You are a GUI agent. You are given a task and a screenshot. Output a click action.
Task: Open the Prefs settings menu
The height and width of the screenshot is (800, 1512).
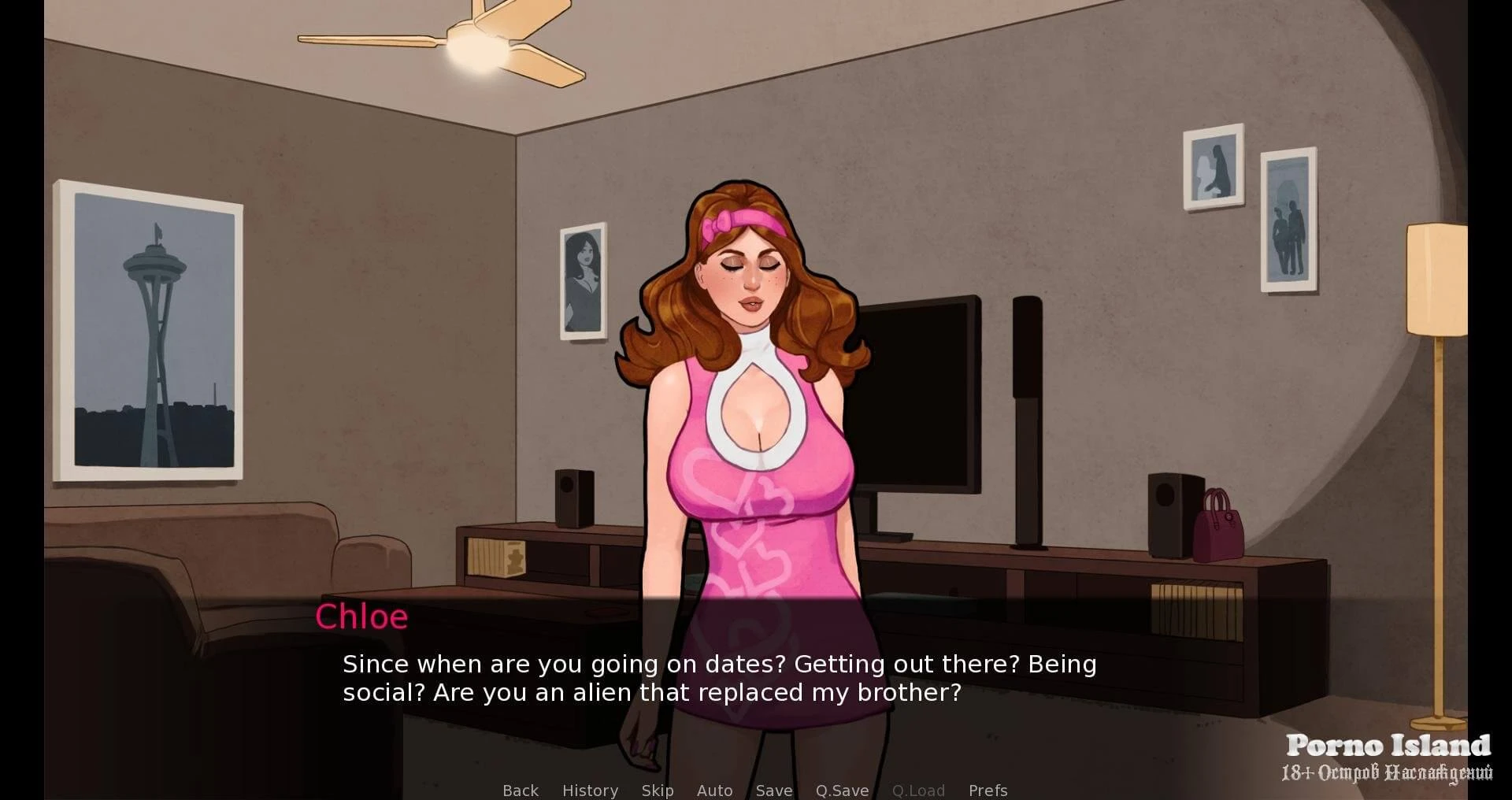(988, 790)
